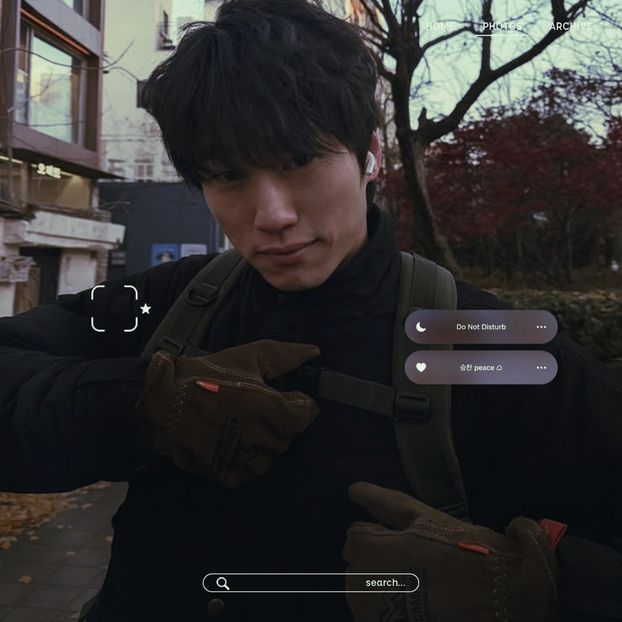Click the magnifying glass search icon
This screenshot has width=622, height=622.
pyautogui.click(x=223, y=583)
